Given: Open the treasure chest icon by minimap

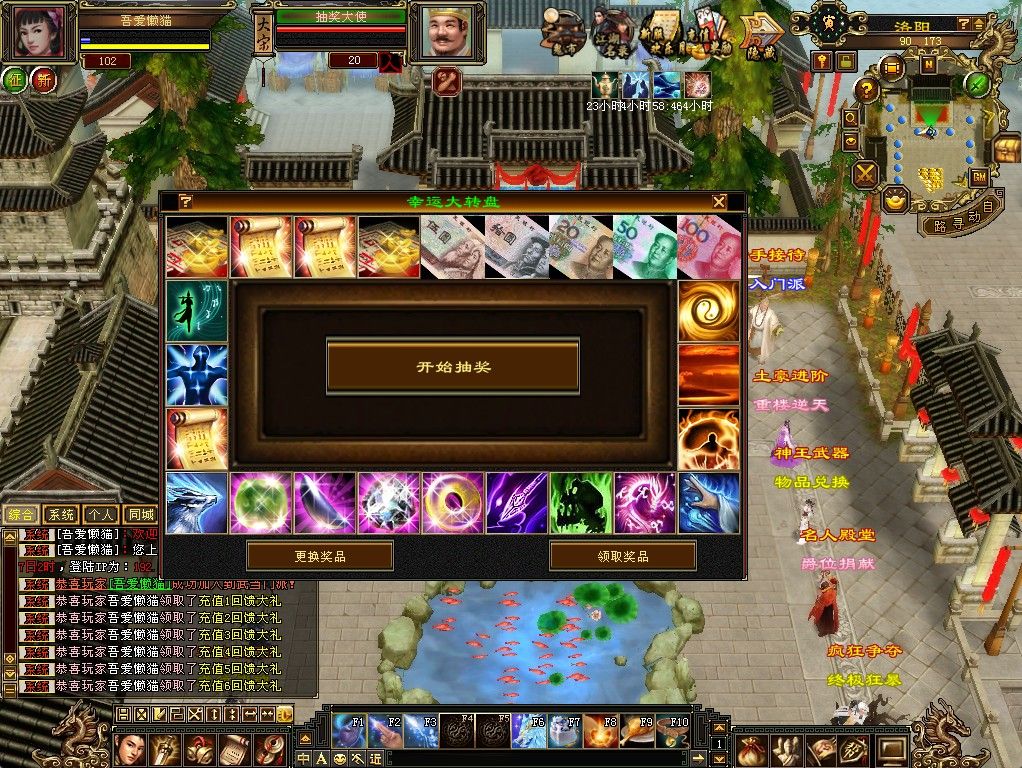Looking at the screenshot, I should coord(1005,150).
